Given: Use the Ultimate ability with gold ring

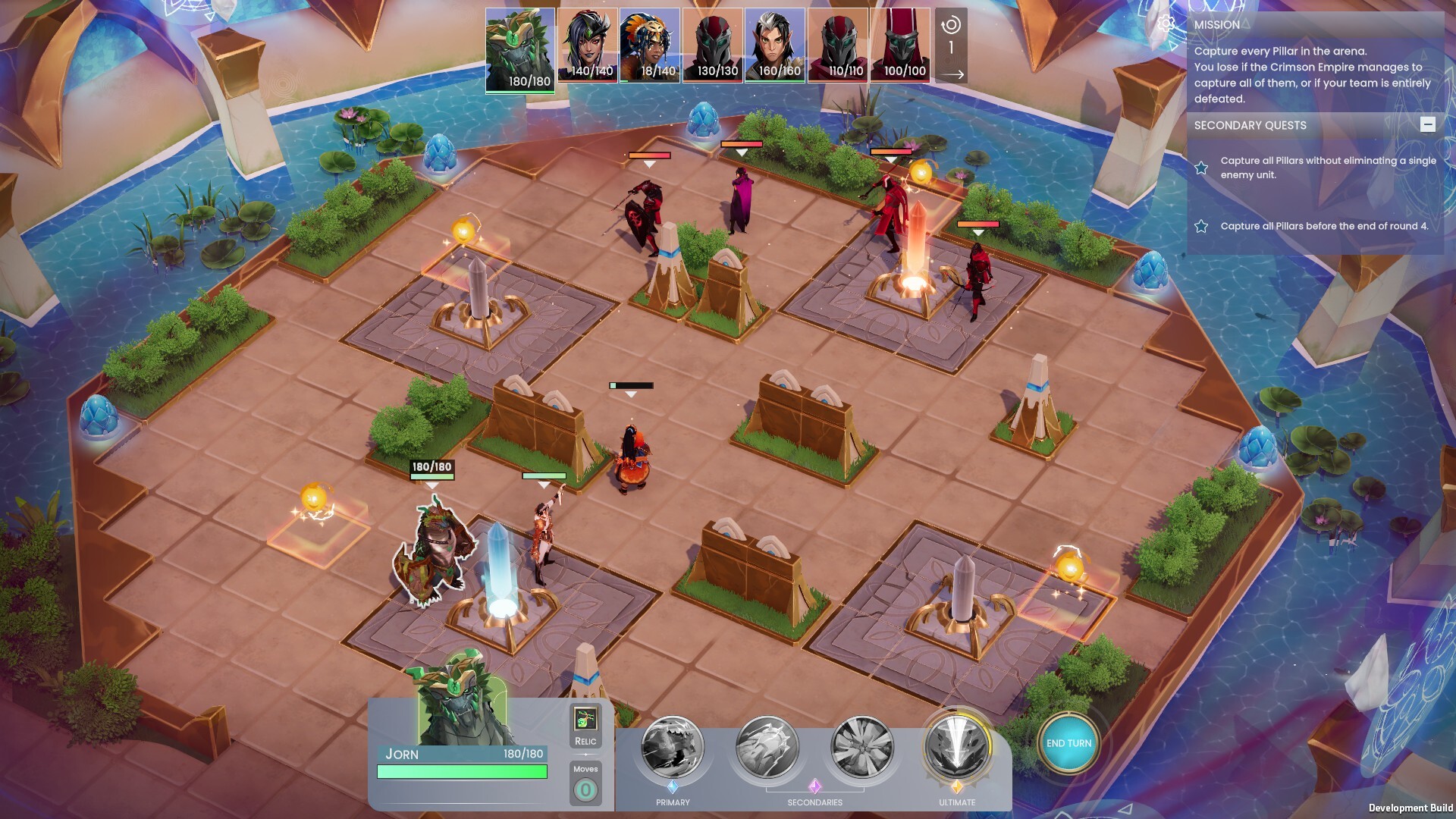Looking at the screenshot, I should [957, 748].
